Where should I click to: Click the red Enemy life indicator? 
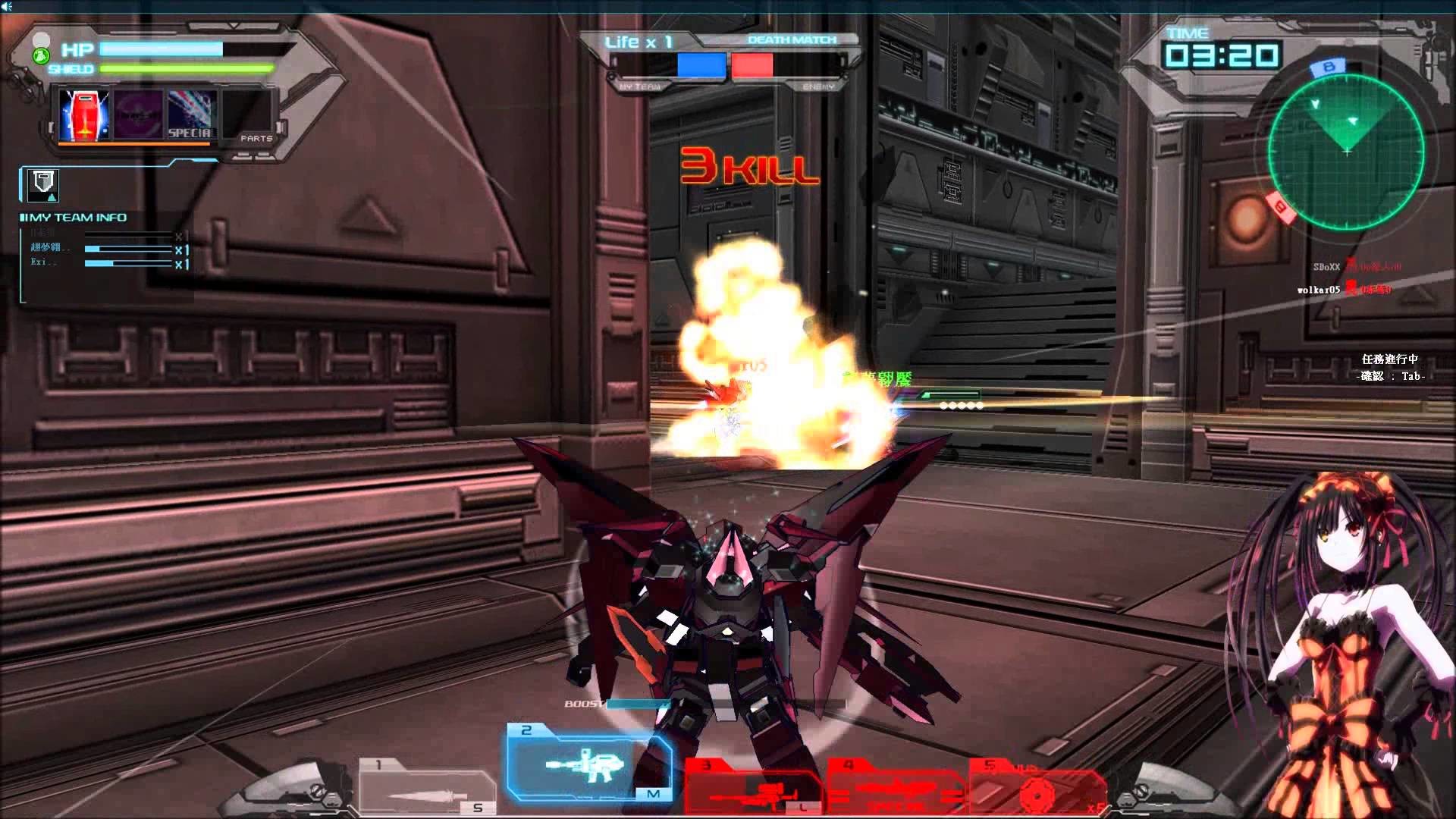(752, 65)
